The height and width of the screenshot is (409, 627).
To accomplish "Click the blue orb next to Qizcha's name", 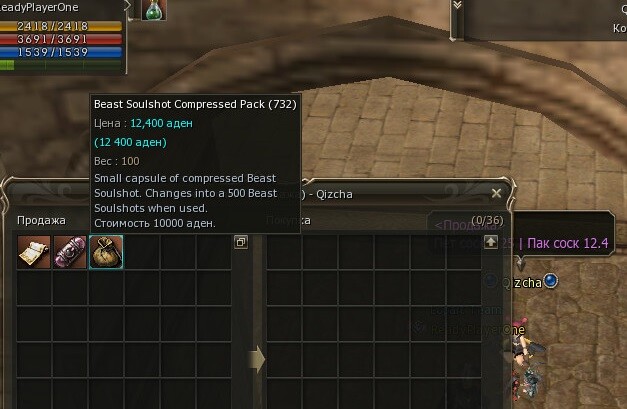I will pos(550,282).
